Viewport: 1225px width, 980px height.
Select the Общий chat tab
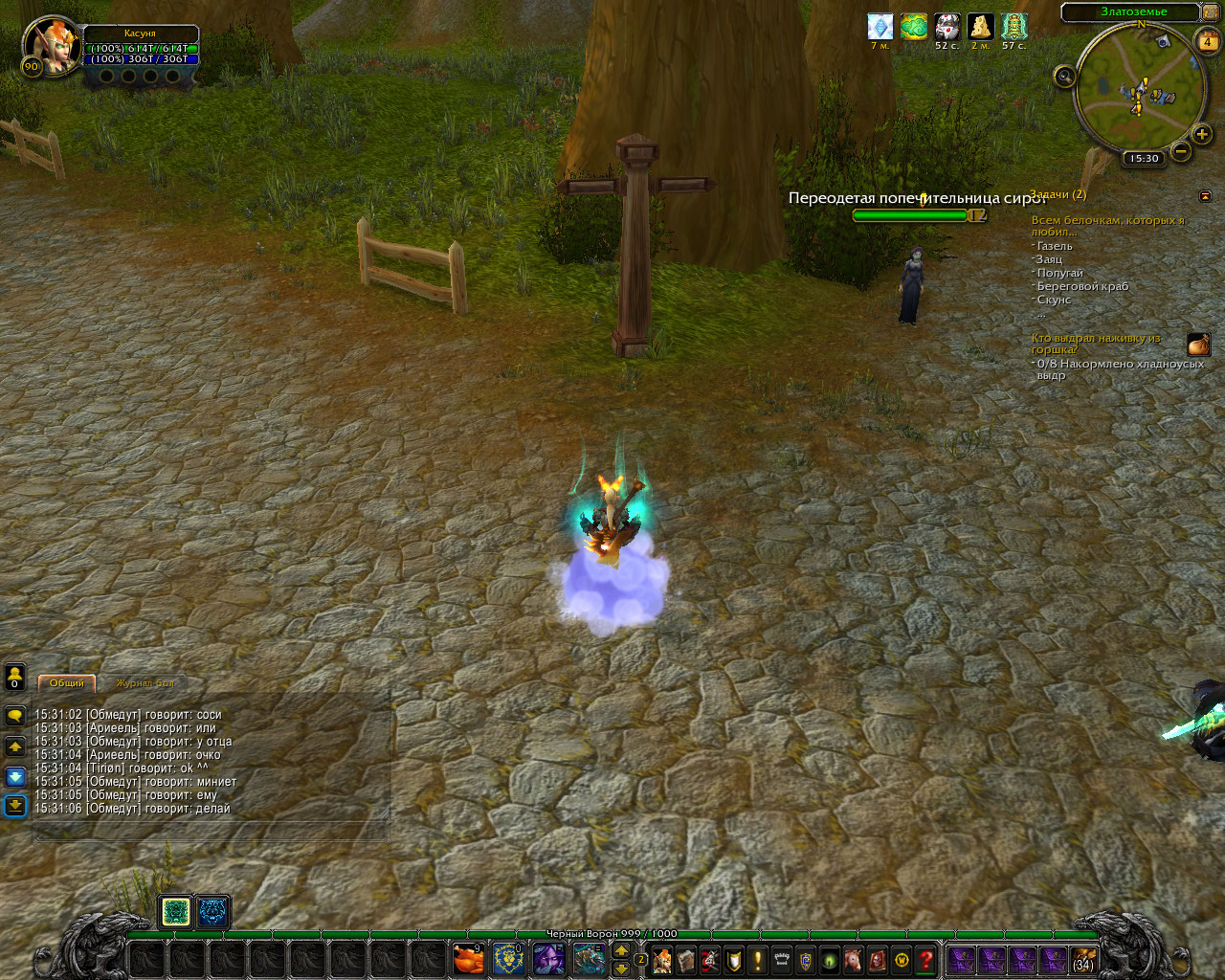coord(67,683)
